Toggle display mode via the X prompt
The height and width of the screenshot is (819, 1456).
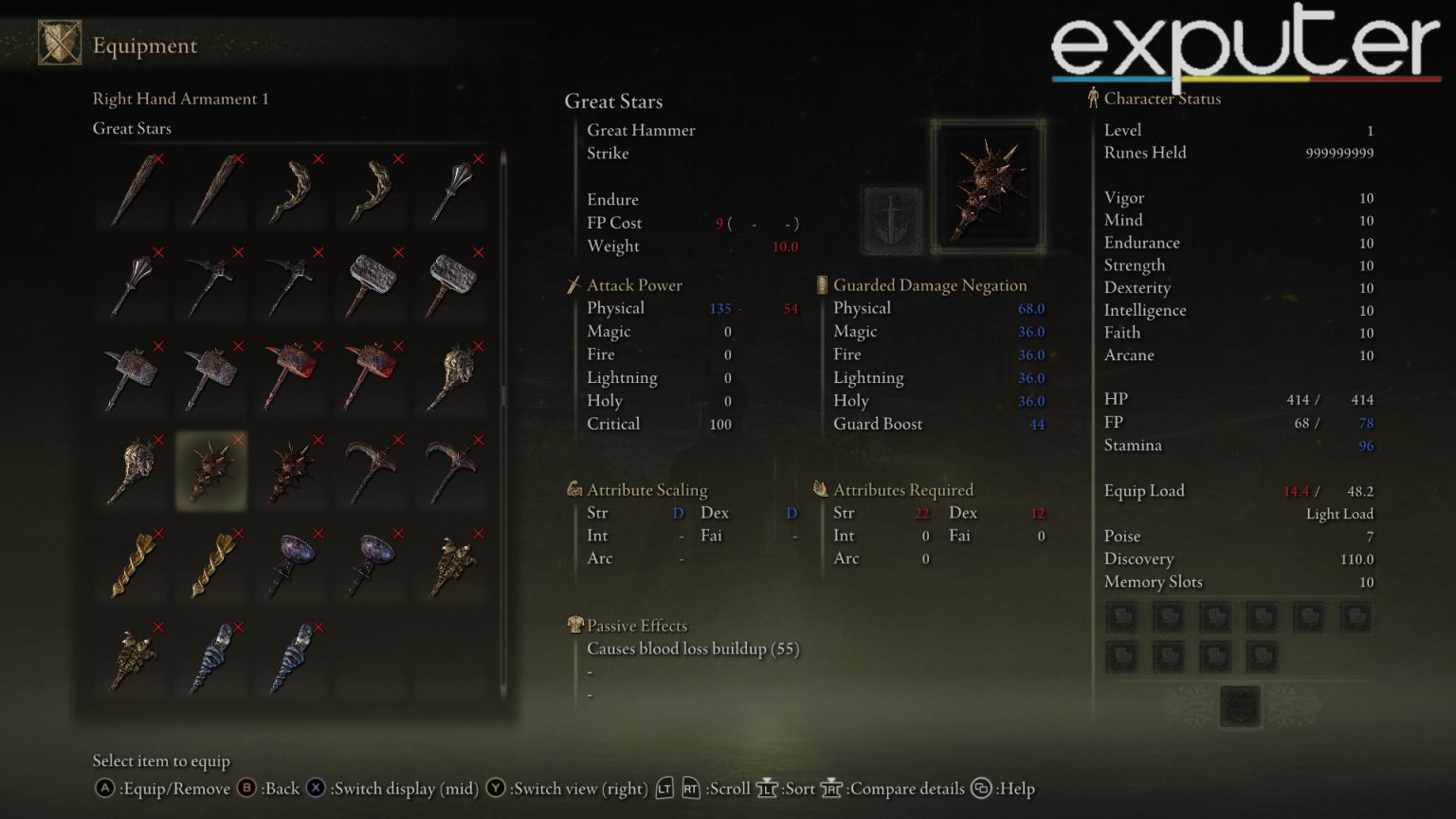(x=315, y=788)
